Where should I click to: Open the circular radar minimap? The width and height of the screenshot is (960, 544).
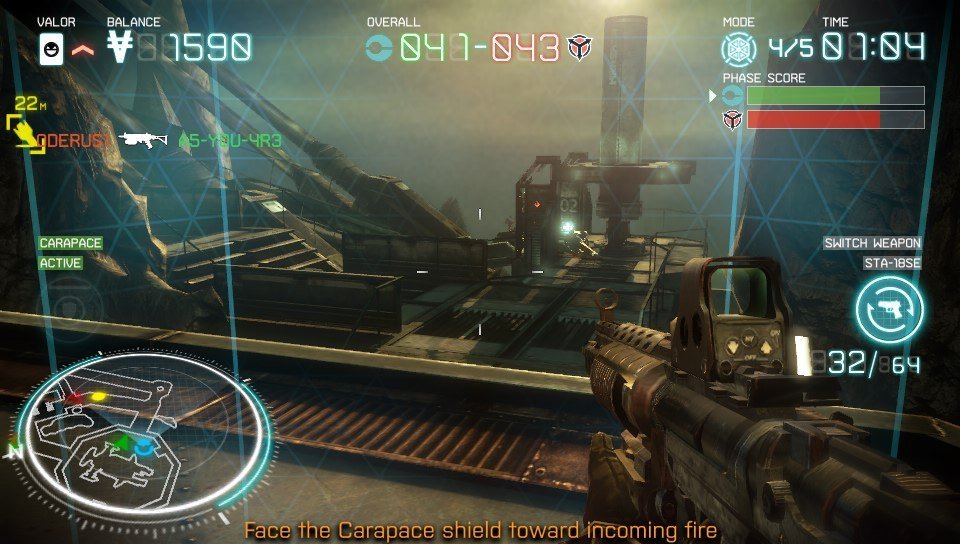[x=144, y=431]
